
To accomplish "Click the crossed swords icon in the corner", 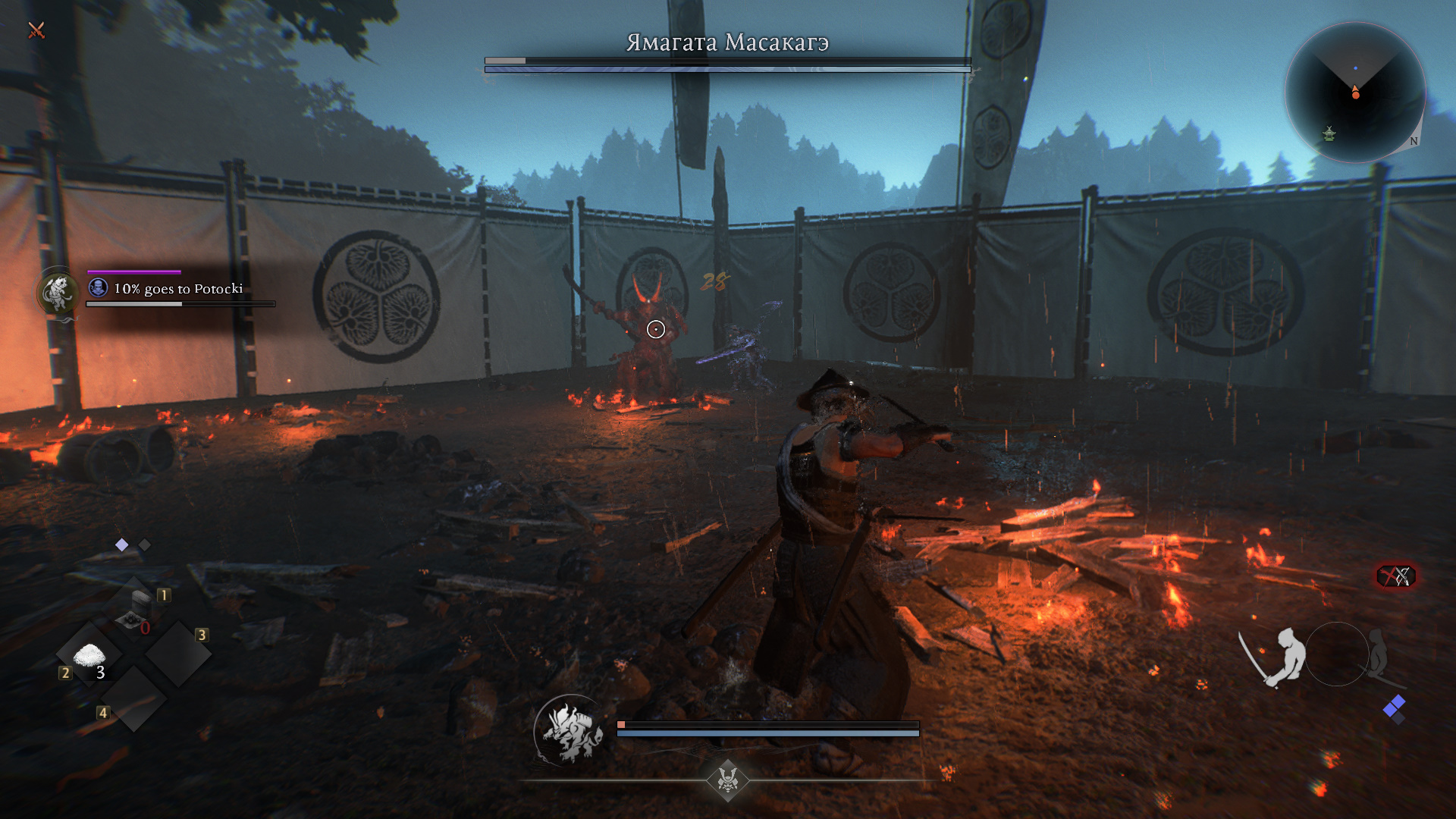I will [x=36, y=30].
